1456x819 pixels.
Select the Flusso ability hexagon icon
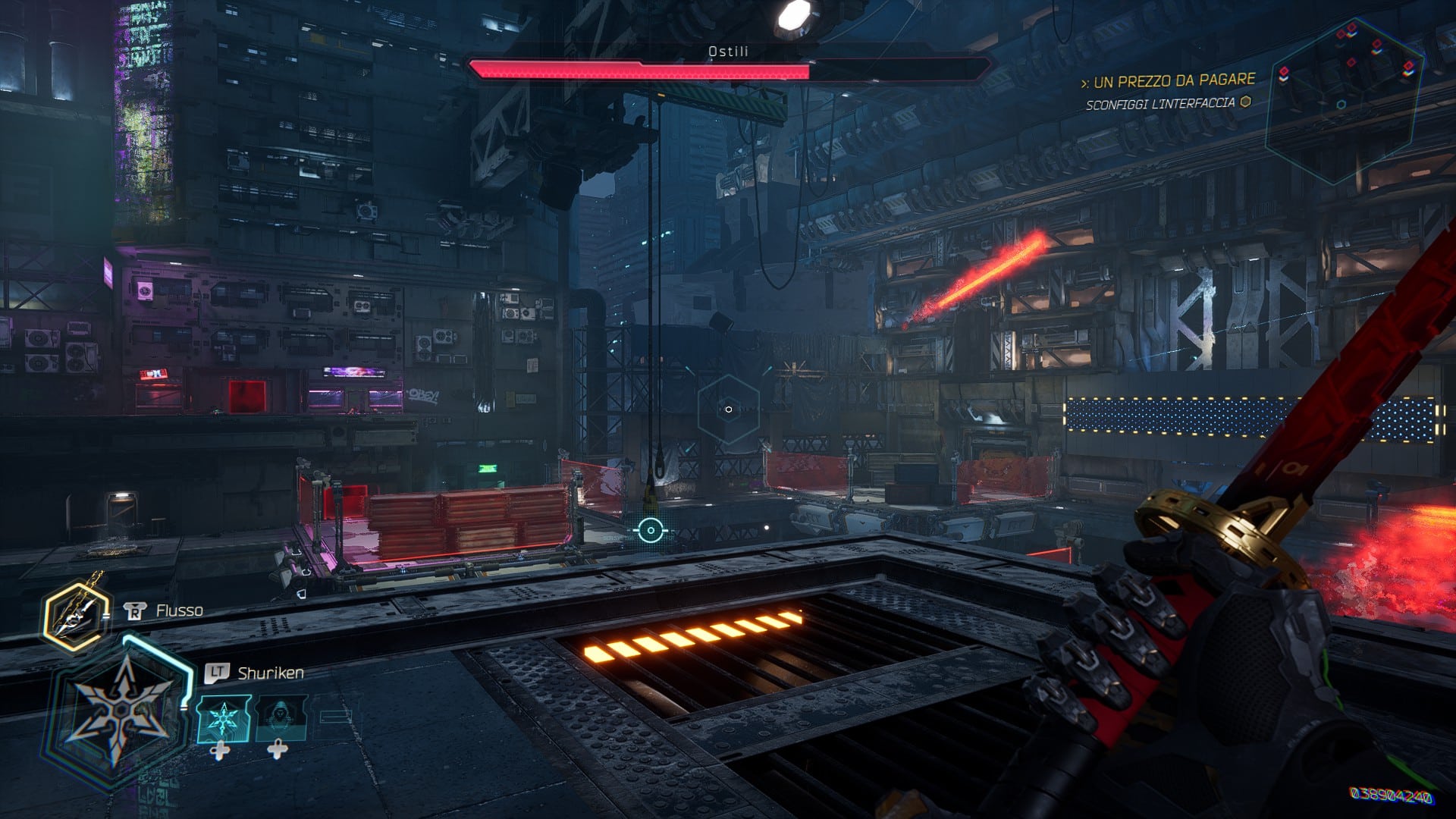coord(75,615)
